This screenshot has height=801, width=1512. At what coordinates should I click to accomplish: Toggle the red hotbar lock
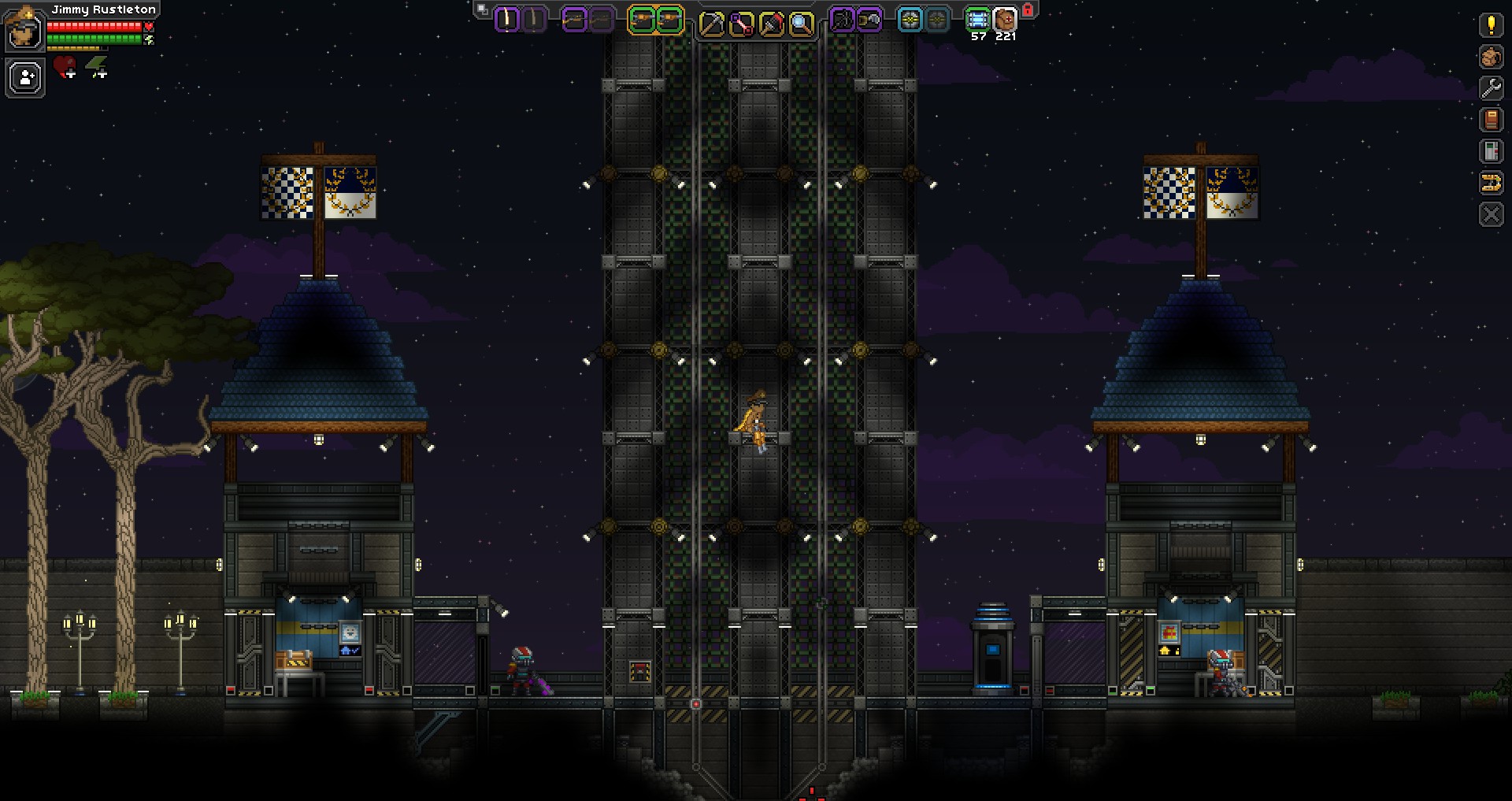coord(1028,10)
